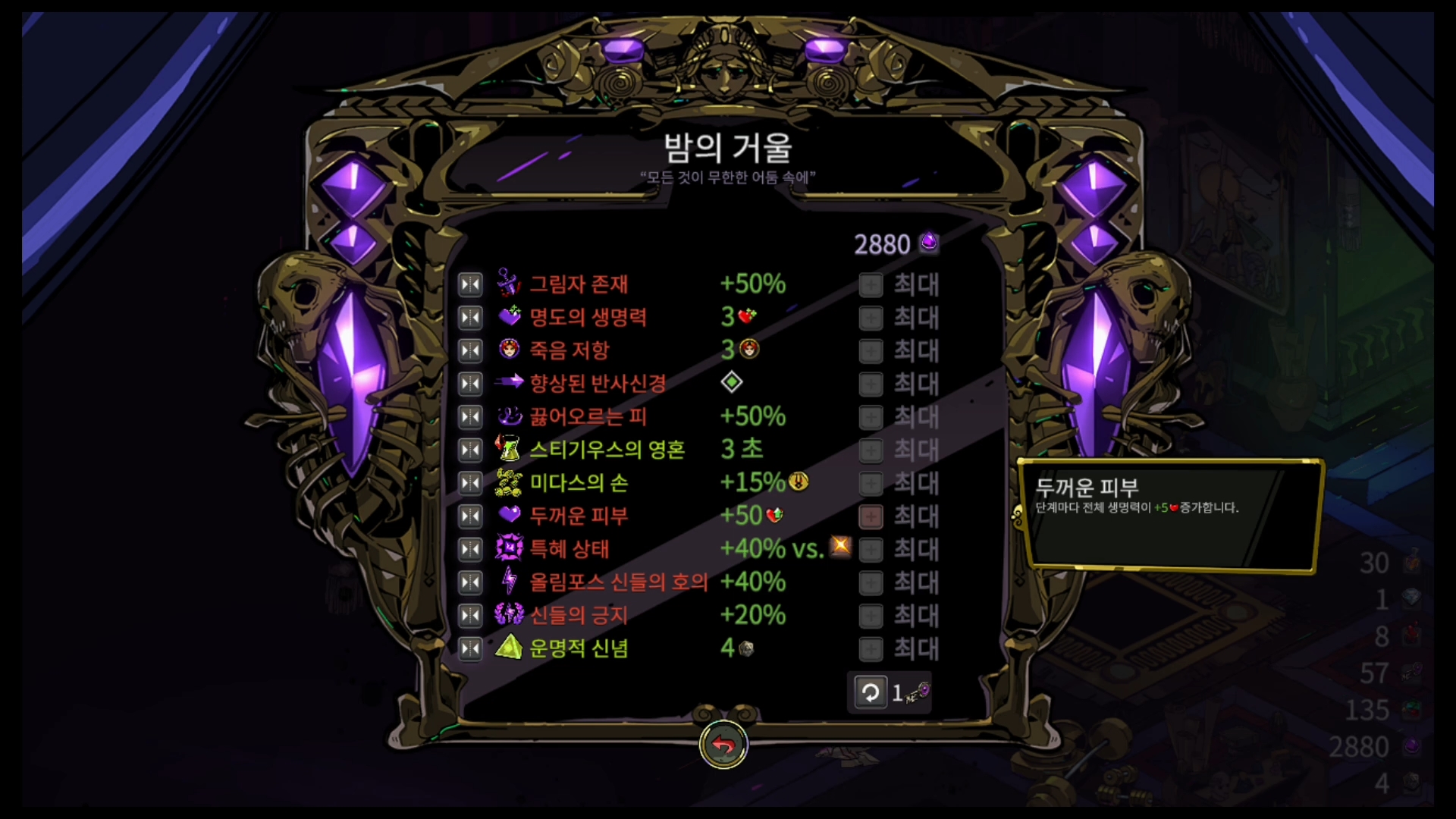Click the 향상된 반사신경 arrow icon
The width and height of the screenshot is (1456, 819).
point(510,383)
